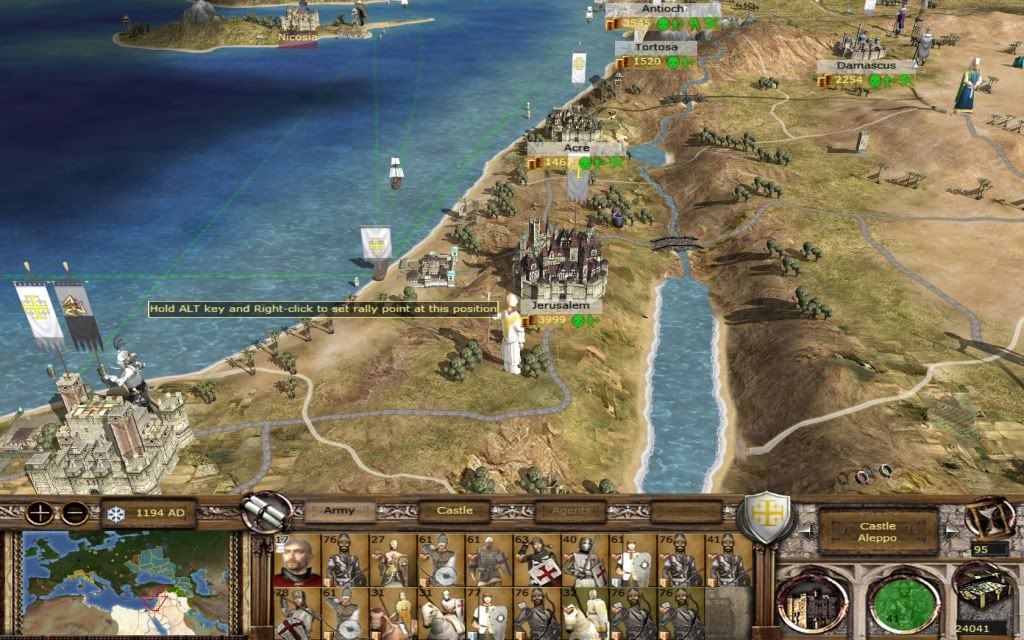Zoom in the campaign minimap with plus button

tap(41, 513)
